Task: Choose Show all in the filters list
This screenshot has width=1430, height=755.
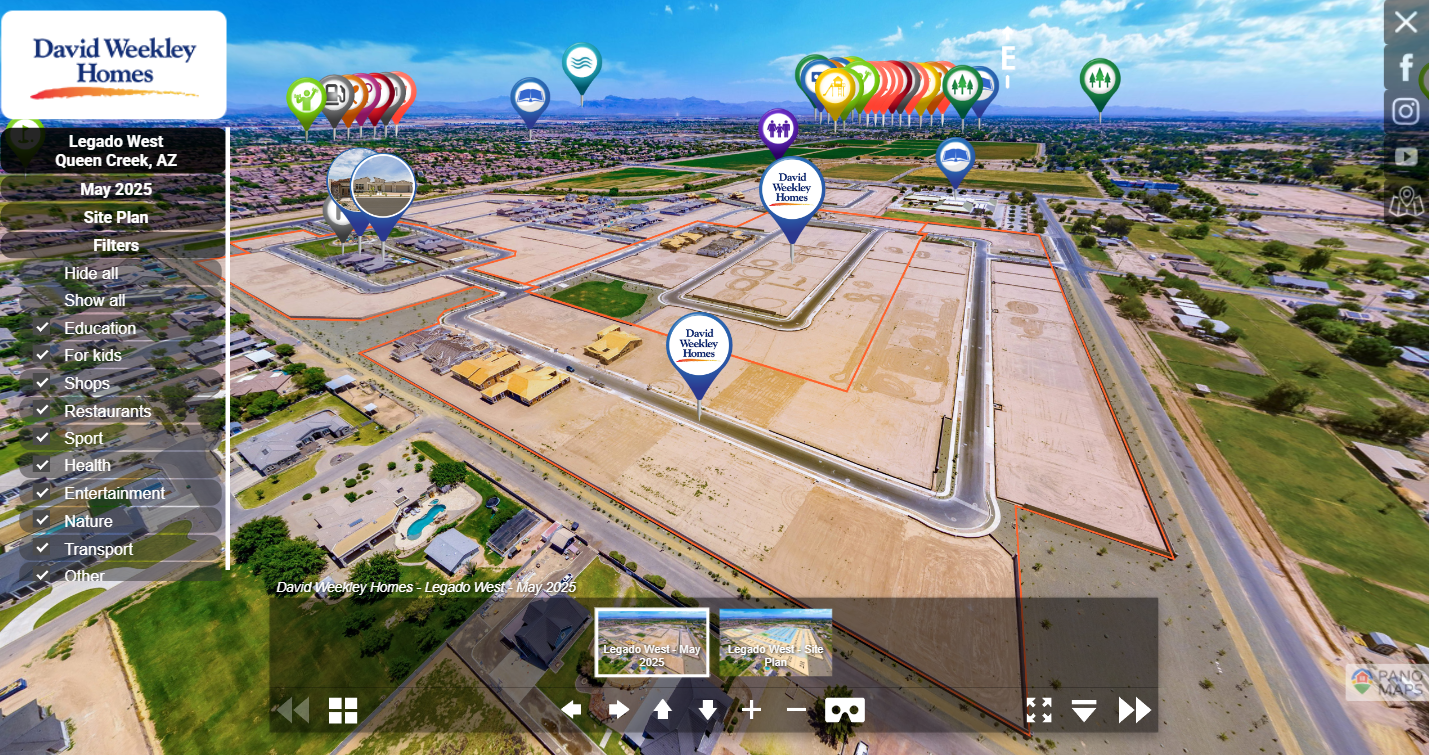Action: [94, 300]
